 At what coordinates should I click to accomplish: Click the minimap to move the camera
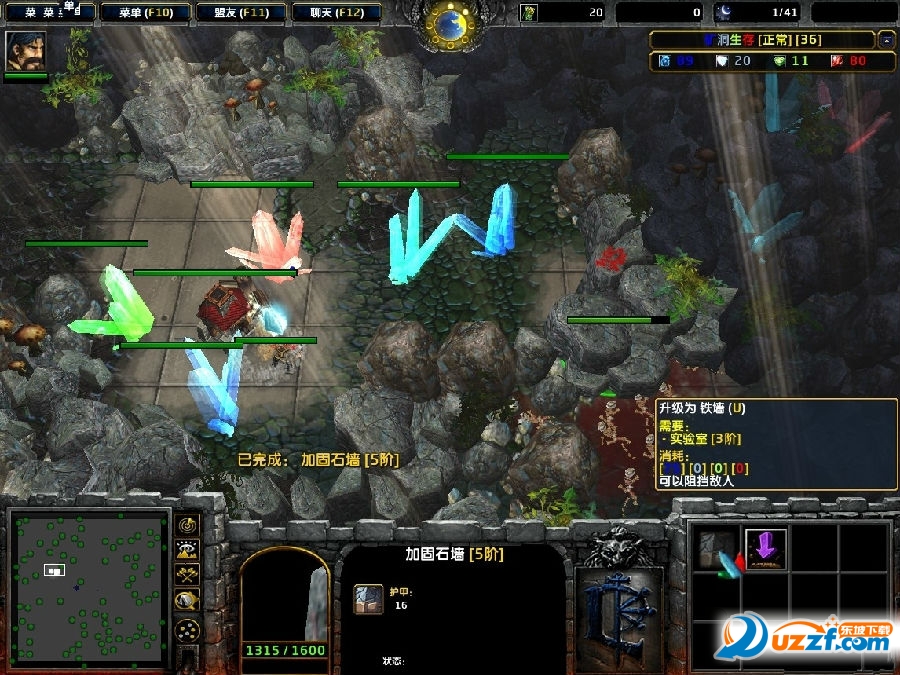pos(89,589)
